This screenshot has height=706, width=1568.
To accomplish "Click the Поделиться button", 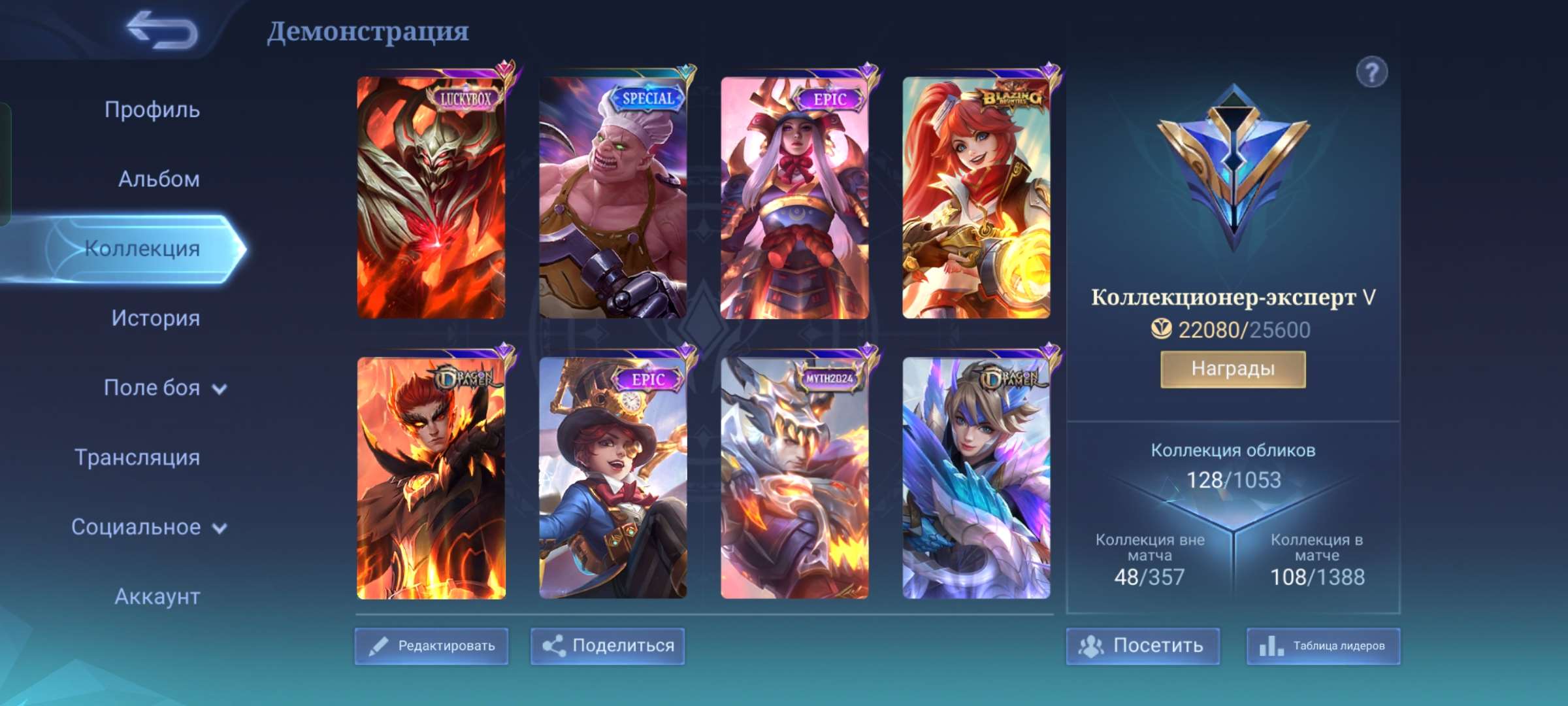I will [608, 646].
